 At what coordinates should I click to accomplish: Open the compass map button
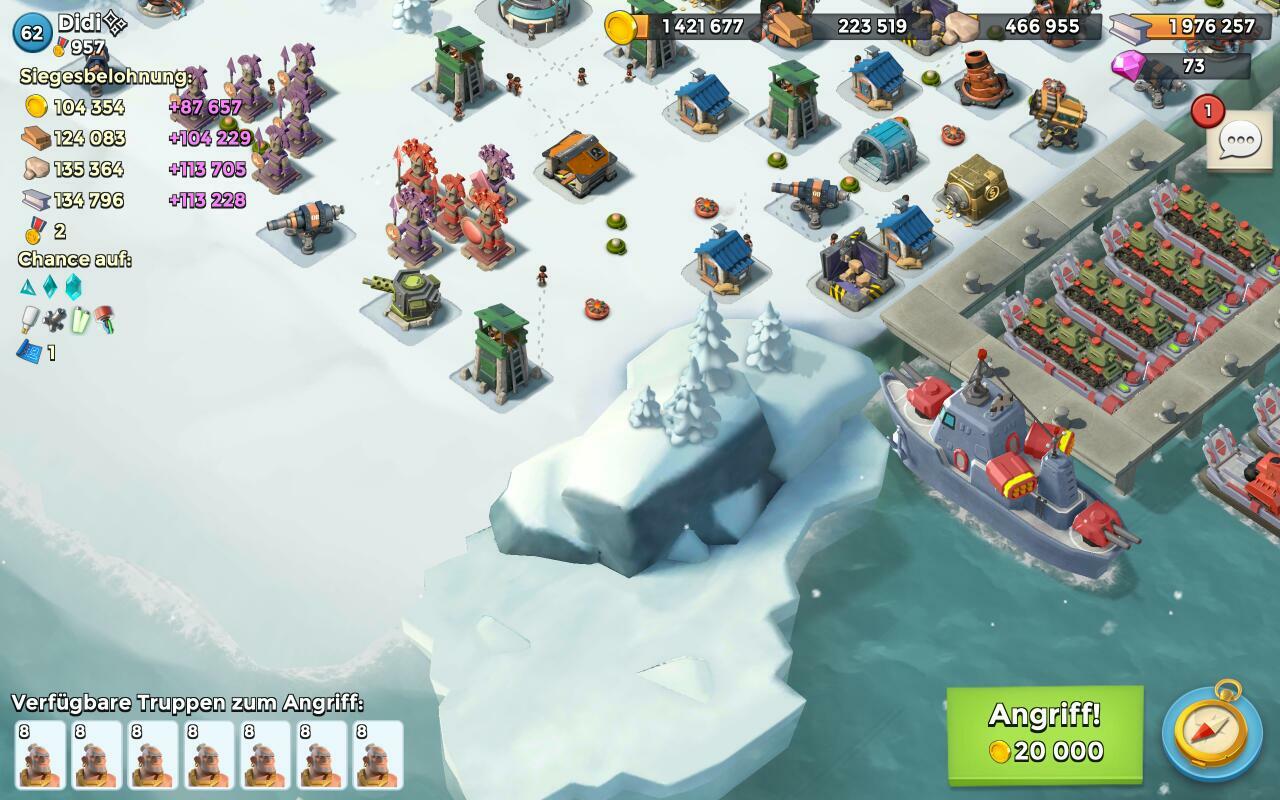pyautogui.click(x=1211, y=735)
